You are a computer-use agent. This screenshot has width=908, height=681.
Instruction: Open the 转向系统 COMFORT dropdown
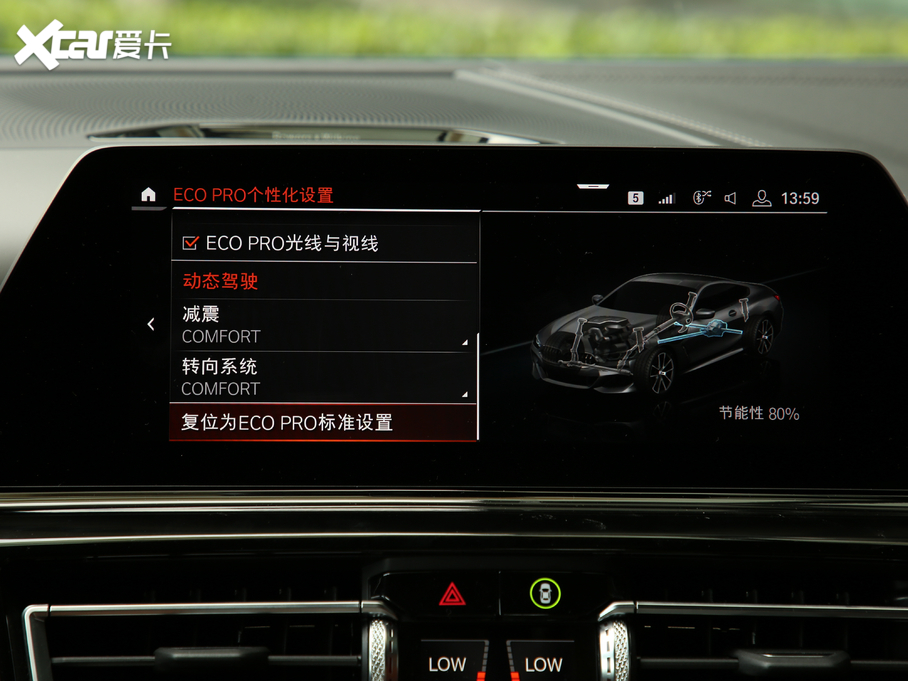[324, 377]
